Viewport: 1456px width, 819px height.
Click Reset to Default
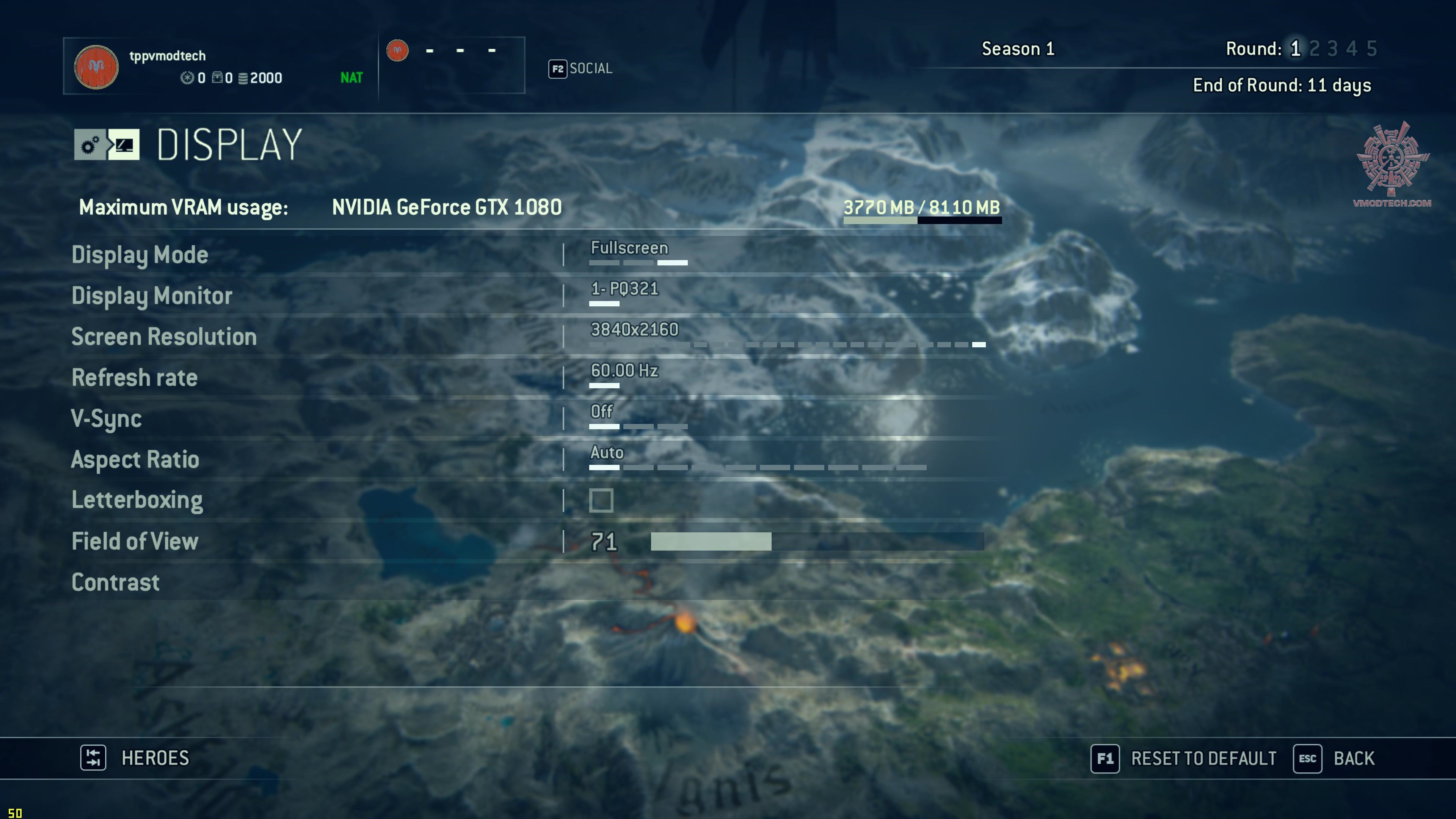pyautogui.click(x=1203, y=758)
